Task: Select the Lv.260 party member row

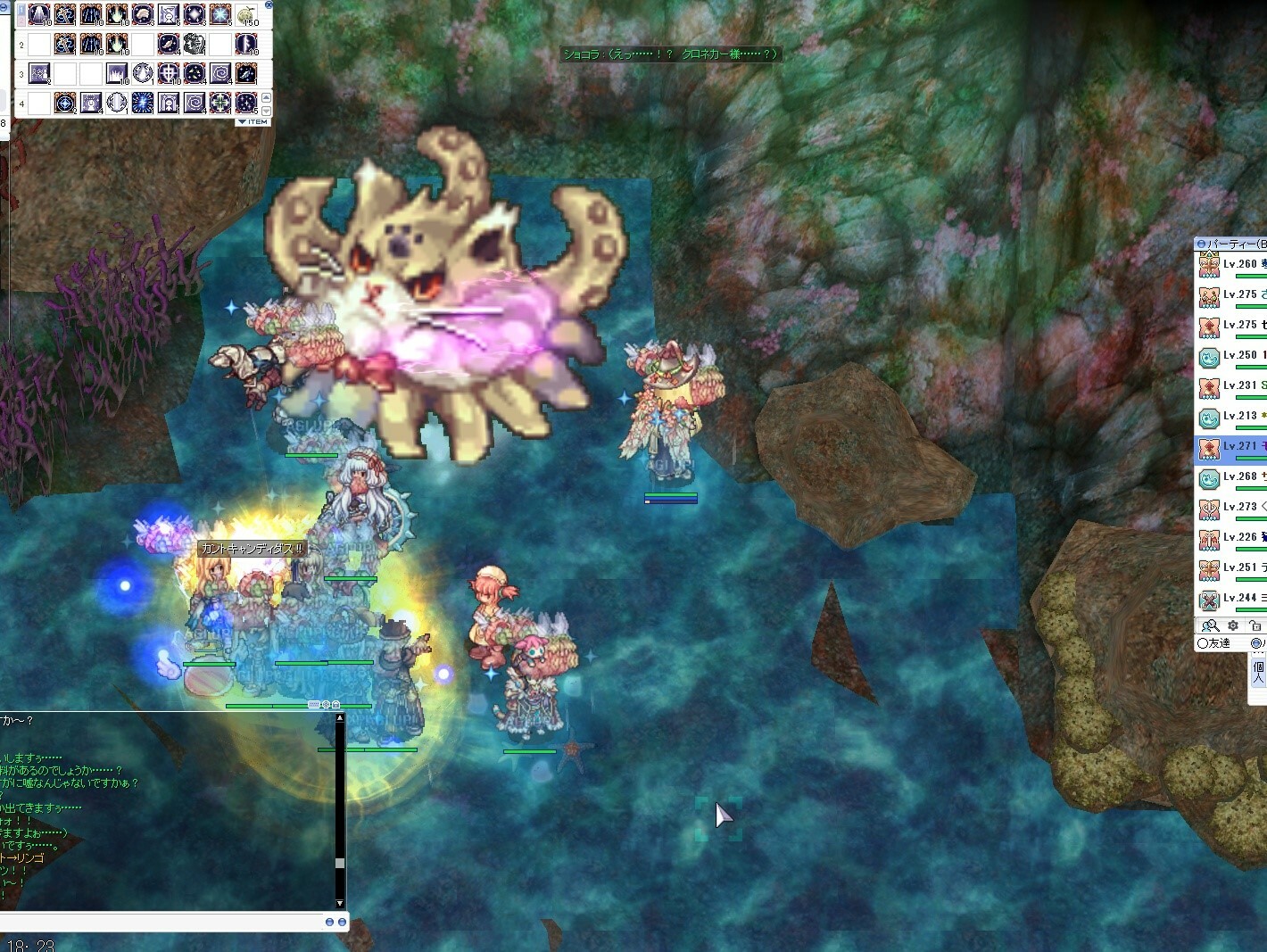Action: click(x=1236, y=265)
